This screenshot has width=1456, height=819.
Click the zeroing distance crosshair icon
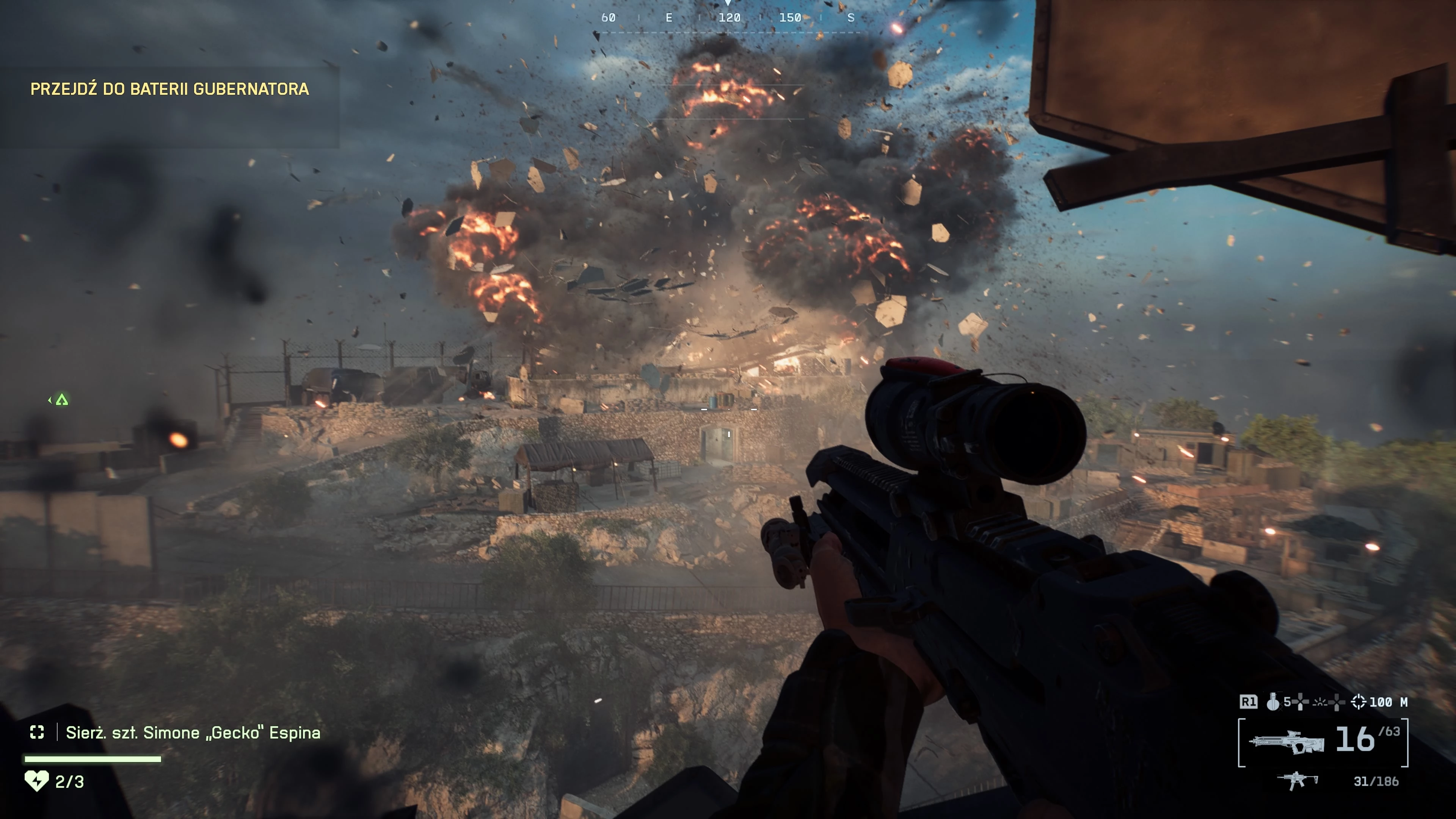coord(1358,702)
